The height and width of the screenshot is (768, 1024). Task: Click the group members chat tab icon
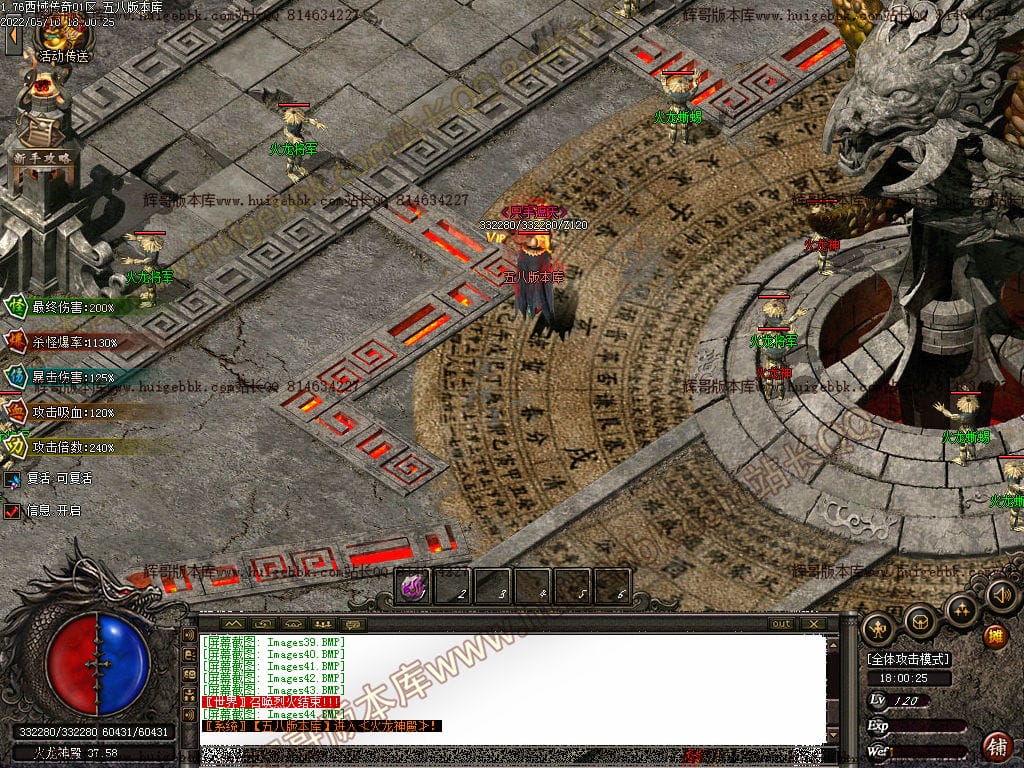322,624
